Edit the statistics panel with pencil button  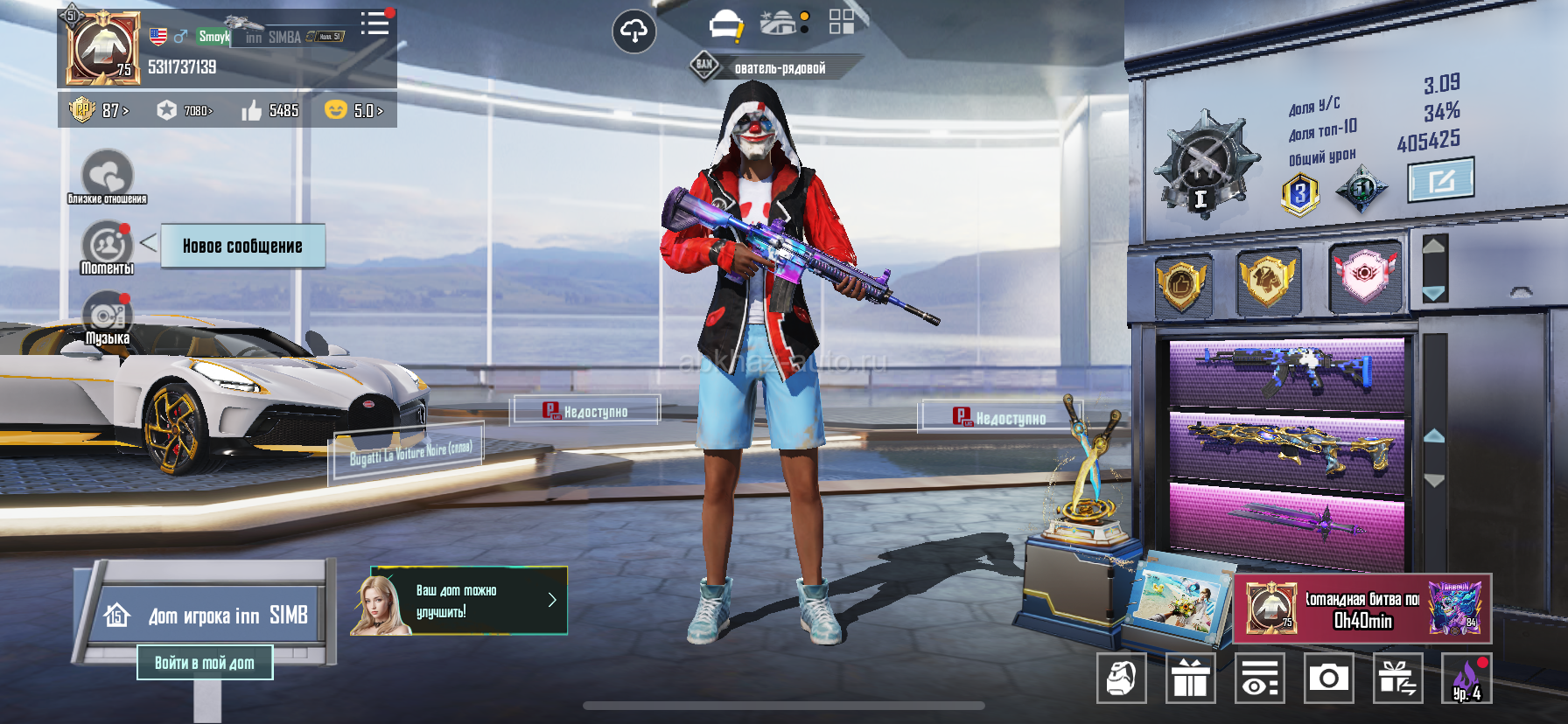pos(1440,180)
